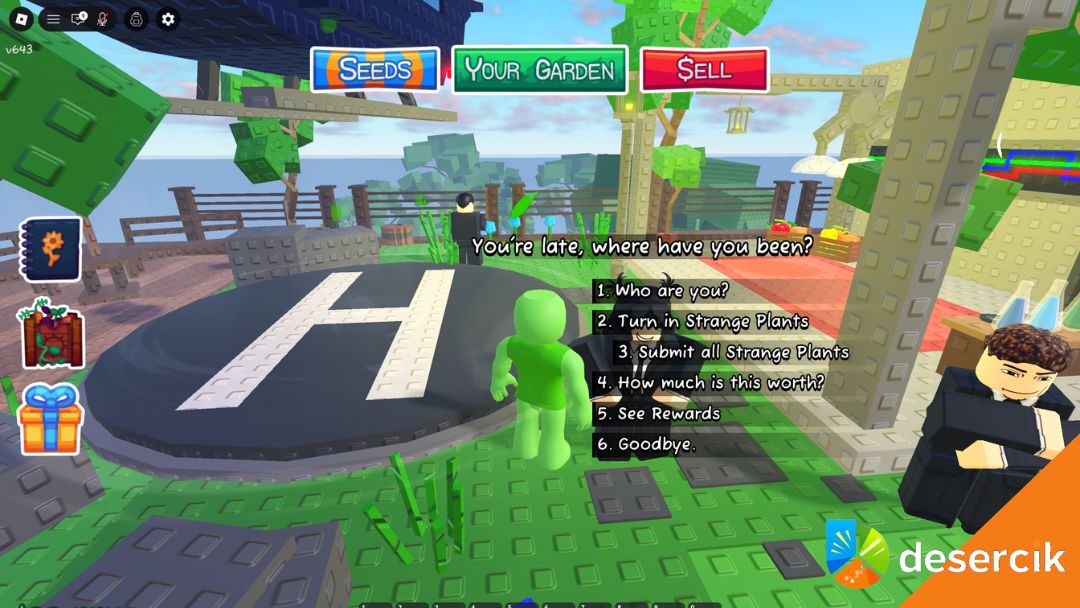
Task: Open the hamburger list menu
Action: 53,19
